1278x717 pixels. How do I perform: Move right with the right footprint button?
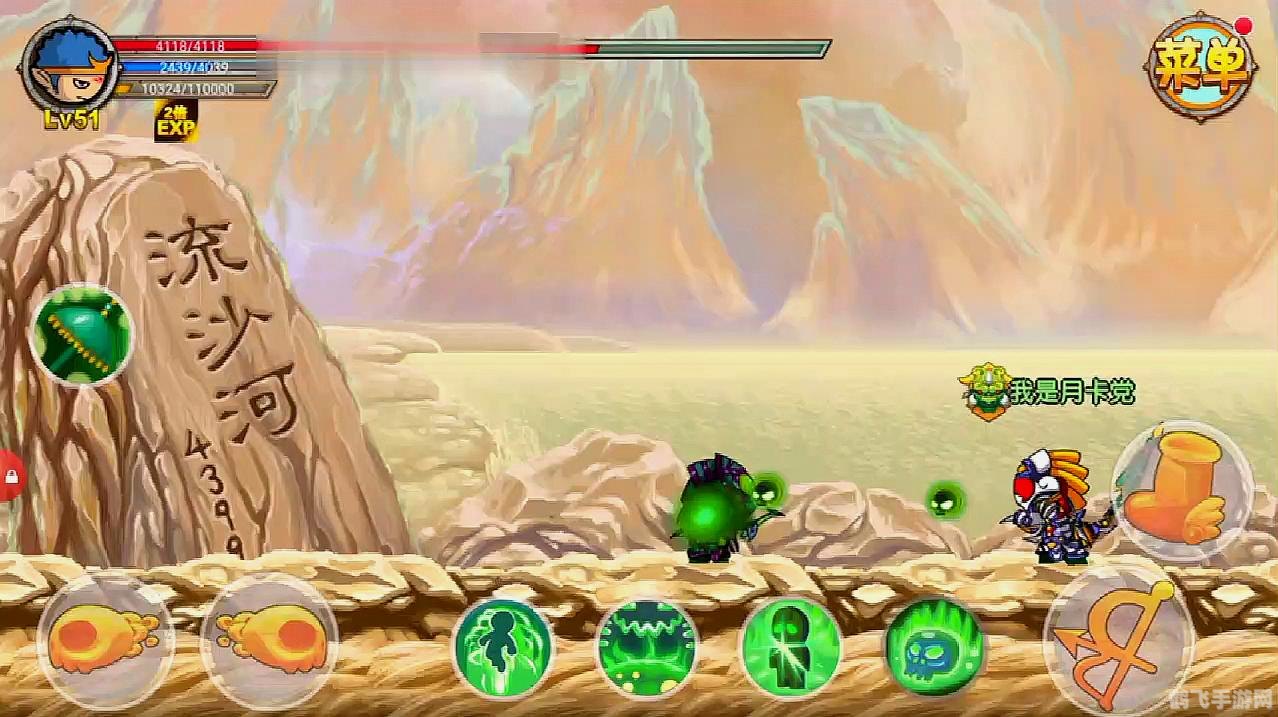(x=268, y=642)
